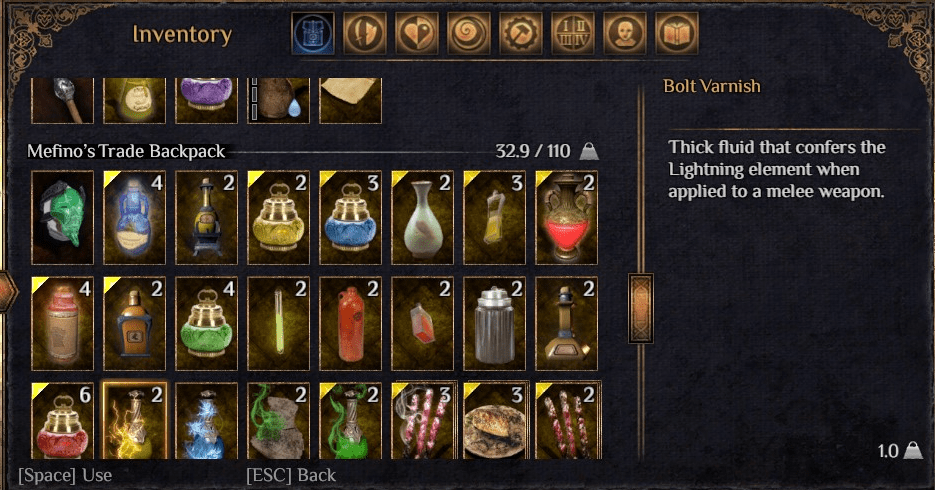The width and height of the screenshot is (935, 490).
Task: Select the yellow brass-lidded jar
Action: [278, 217]
